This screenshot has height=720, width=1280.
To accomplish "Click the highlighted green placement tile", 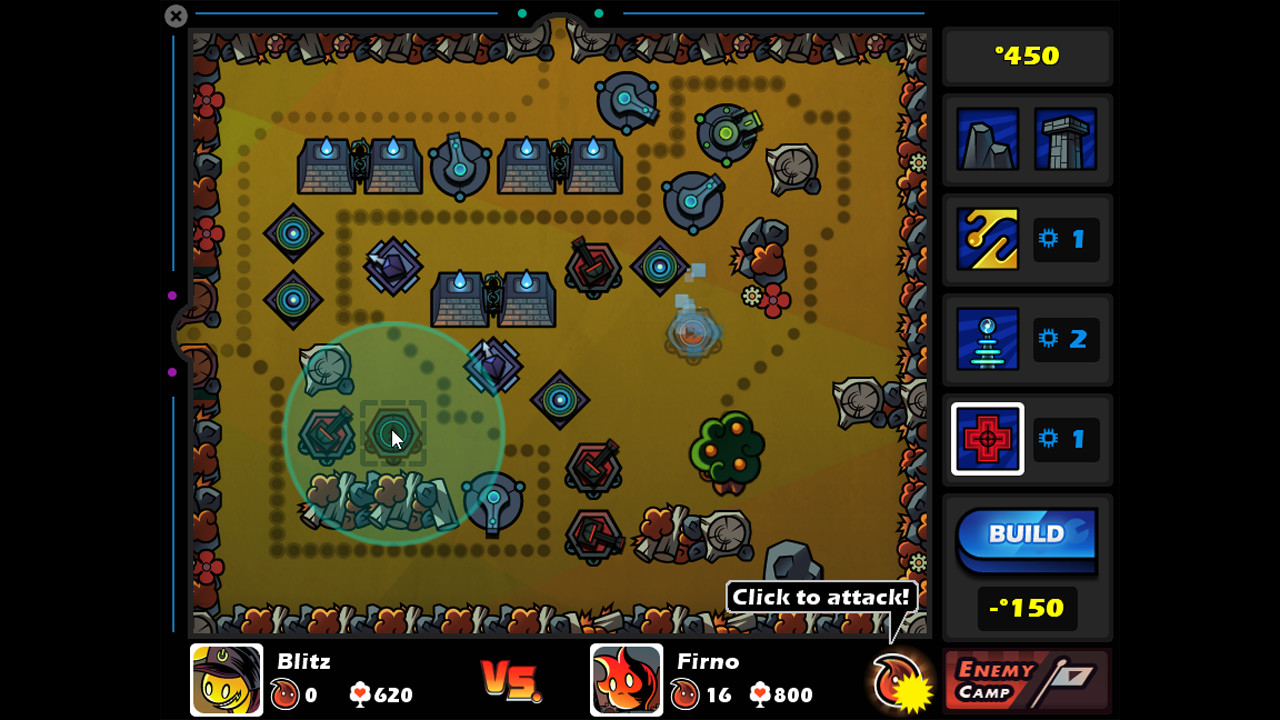I will click(393, 432).
